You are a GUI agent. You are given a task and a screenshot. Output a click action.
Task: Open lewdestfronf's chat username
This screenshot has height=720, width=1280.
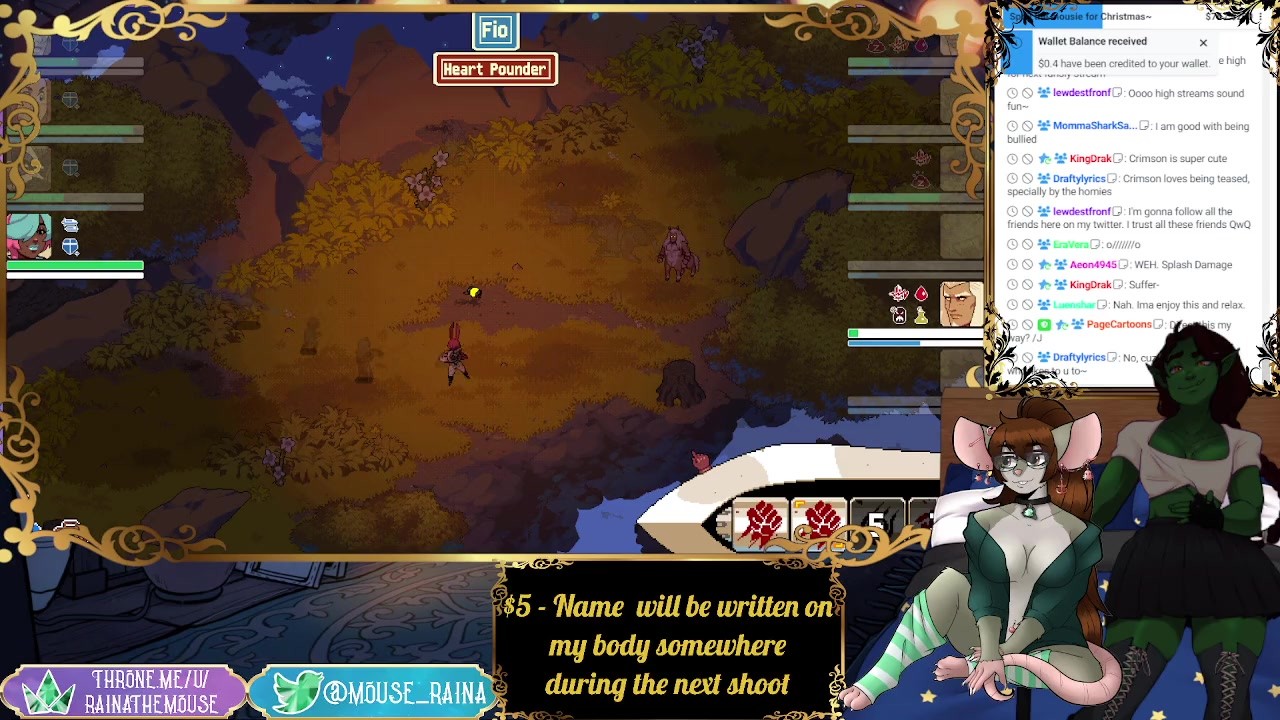(x=1081, y=93)
